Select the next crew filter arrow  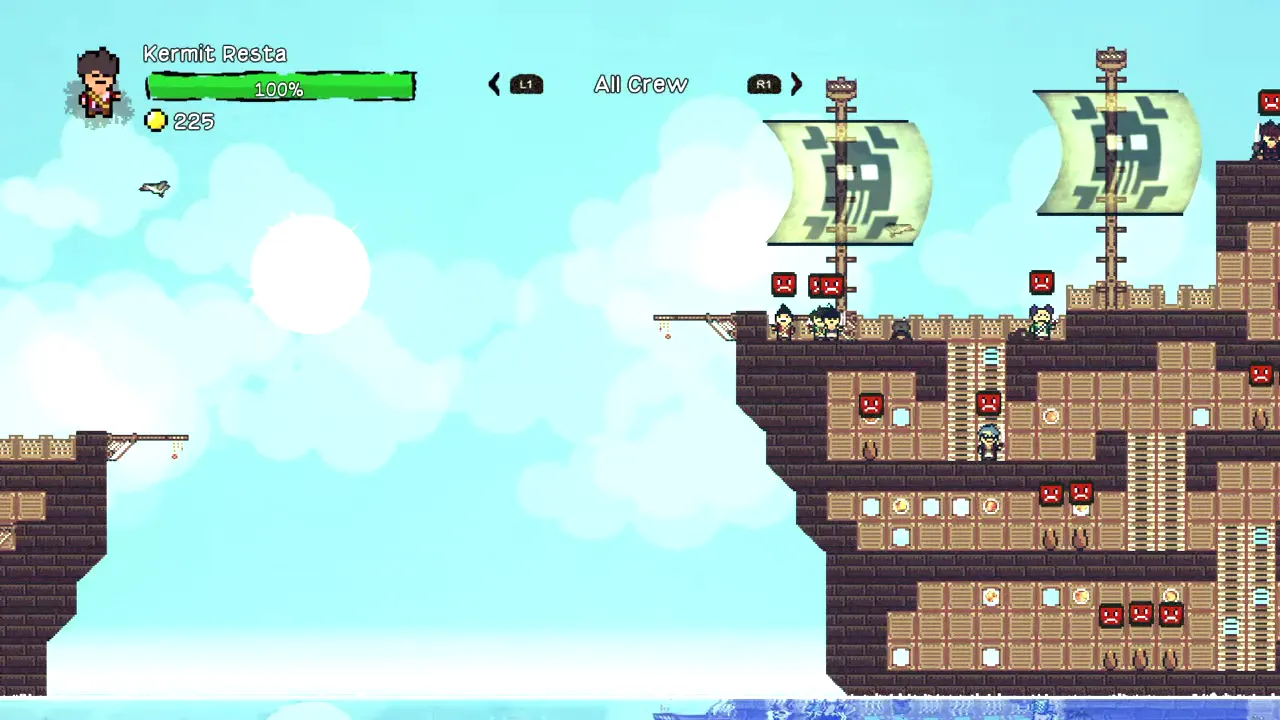[796, 85]
